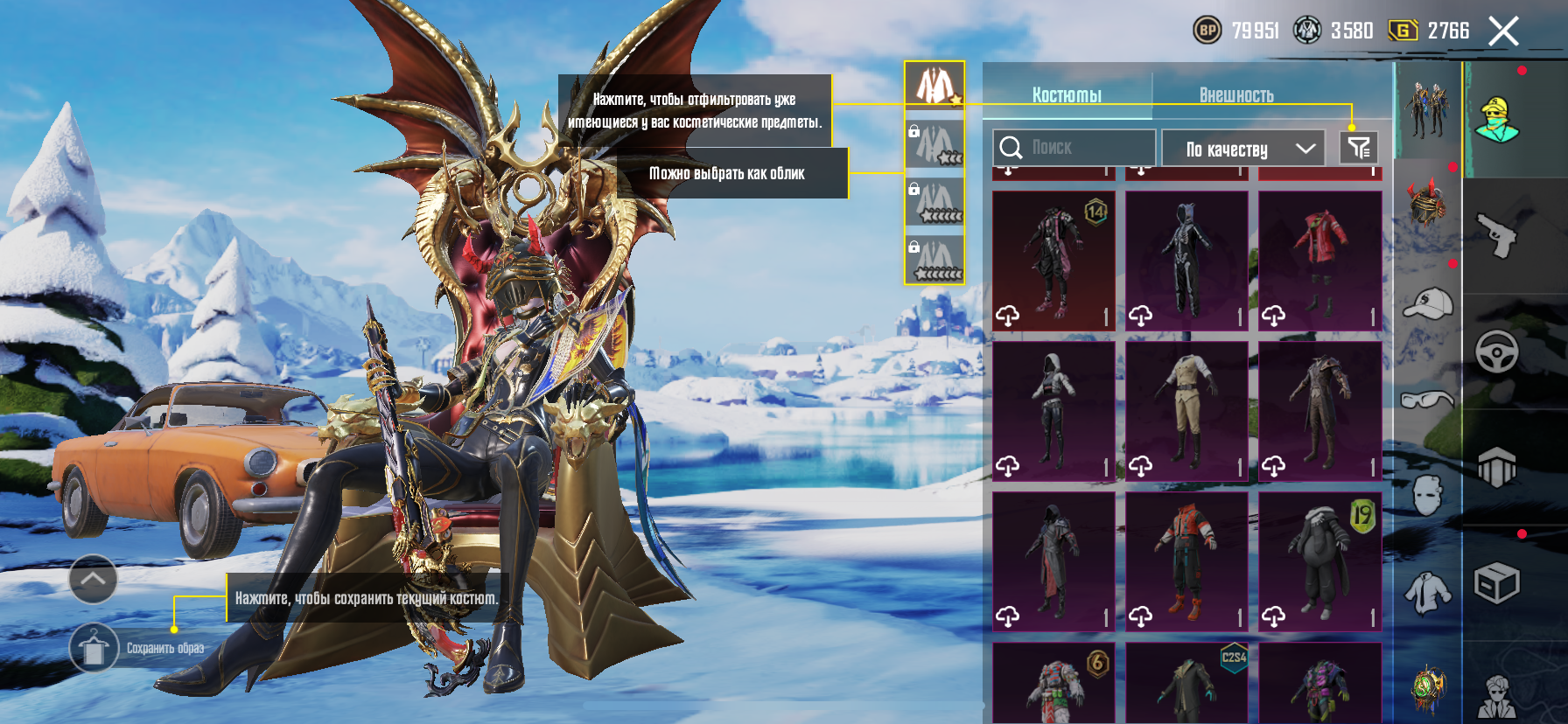Select the orange and teal outfit
The height and width of the screenshot is (724, 1568).
click(1186, 561)
